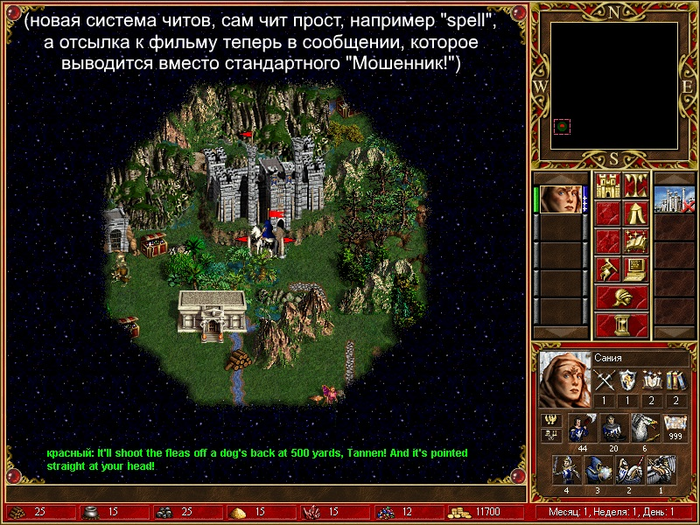Select next hero with helmet button
The image size is (700, 525).
pos(622,297)
